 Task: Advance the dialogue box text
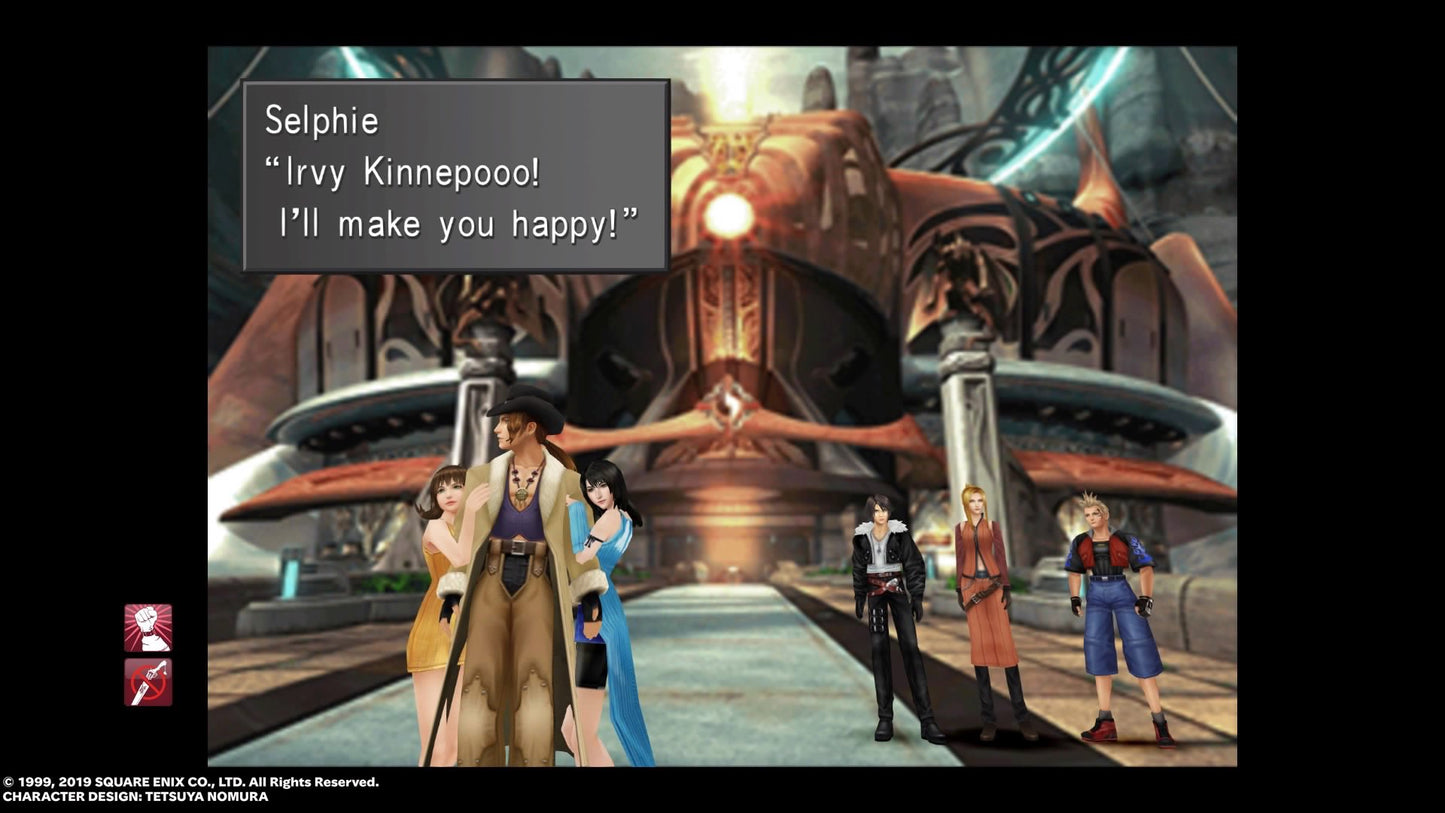(455, 173)
